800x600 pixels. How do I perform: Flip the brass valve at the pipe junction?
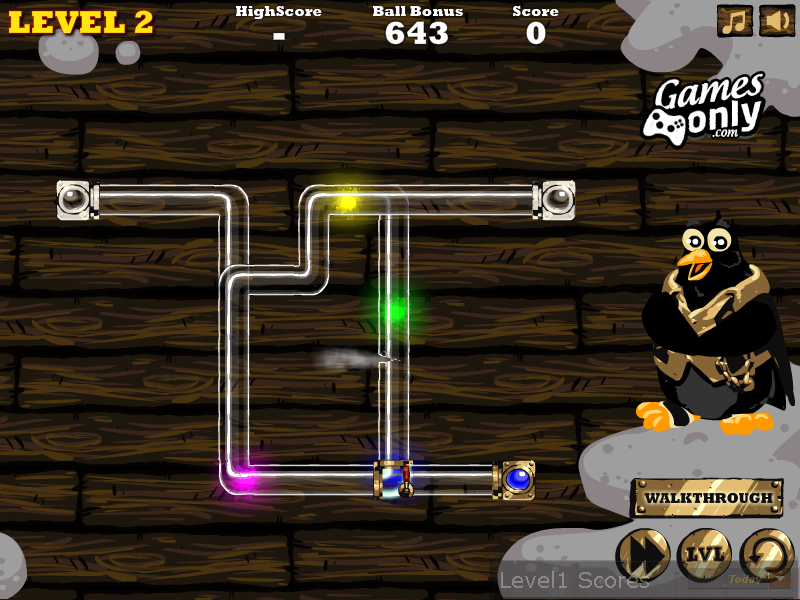pyautogui.click(x=394, y=478)
